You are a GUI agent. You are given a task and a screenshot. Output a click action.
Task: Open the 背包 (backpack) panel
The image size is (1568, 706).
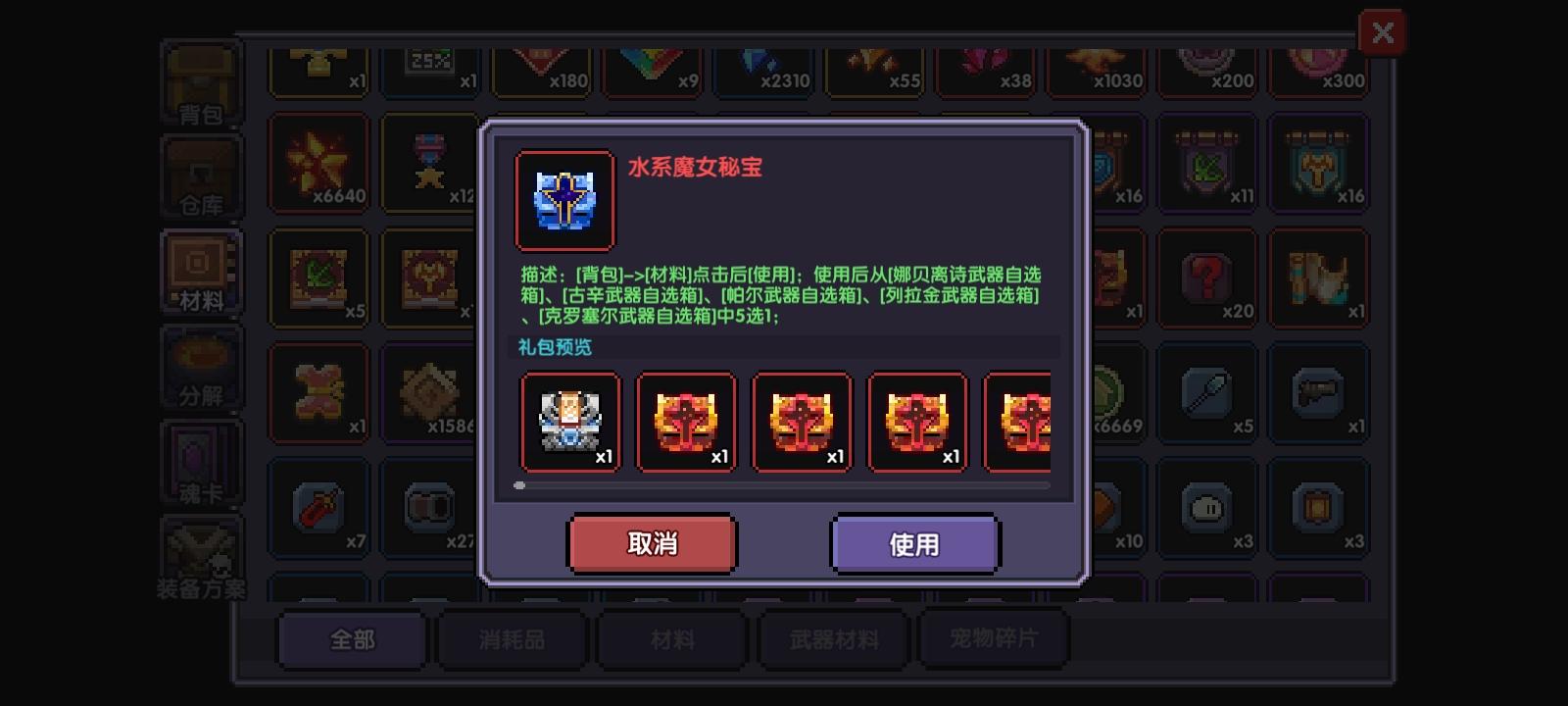pyautogui.click(x=201, y=83)
